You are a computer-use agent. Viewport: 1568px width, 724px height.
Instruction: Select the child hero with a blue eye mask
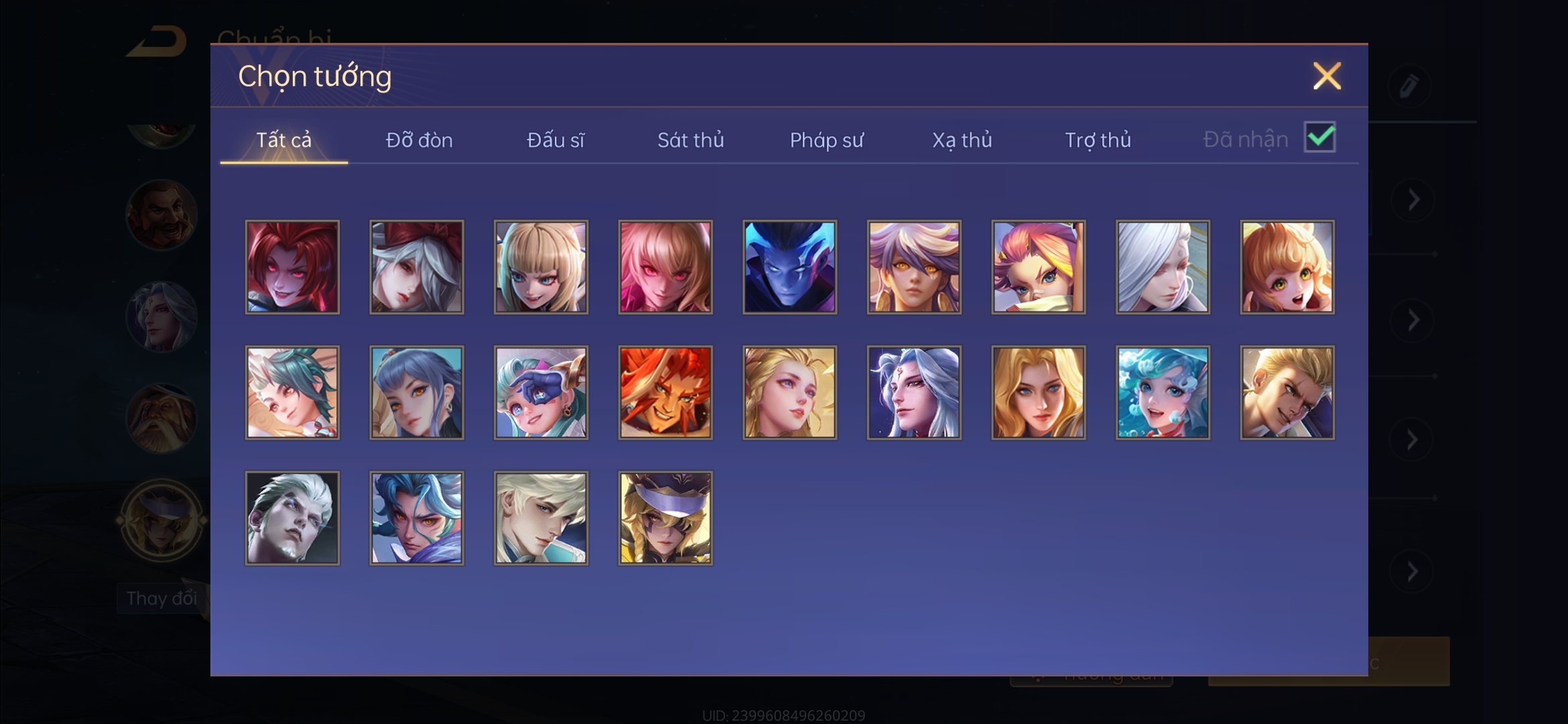(x=541, y=393)
